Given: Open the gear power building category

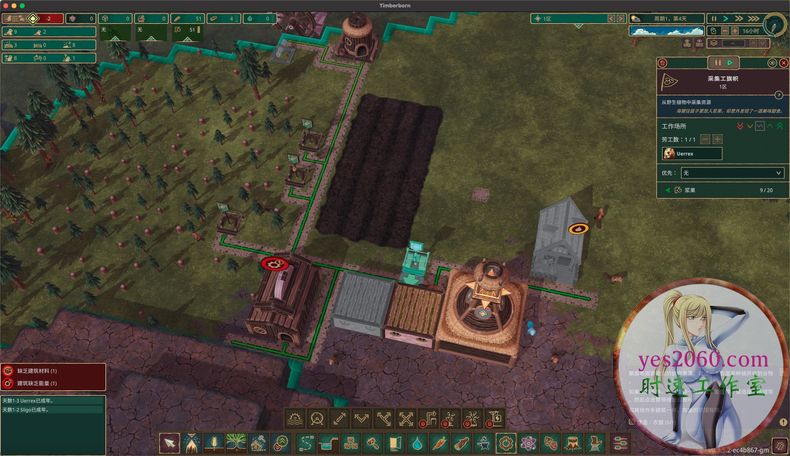Looking at the screenshot, I should coord(506,442).
